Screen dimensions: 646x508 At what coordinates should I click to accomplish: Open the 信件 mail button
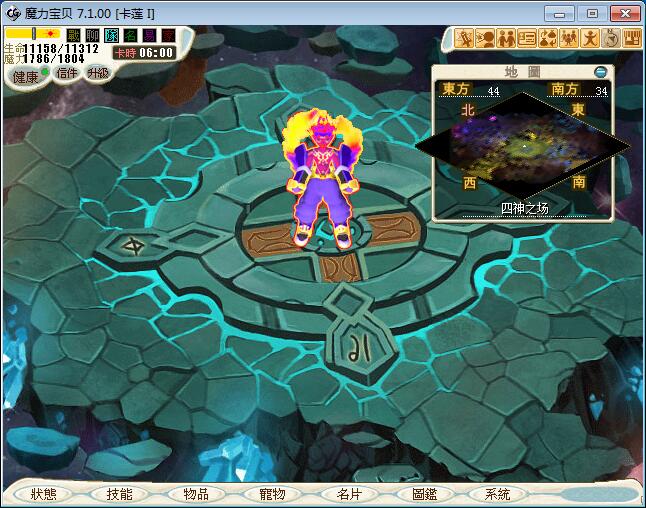pyautogui.click(x=67, y=72)
